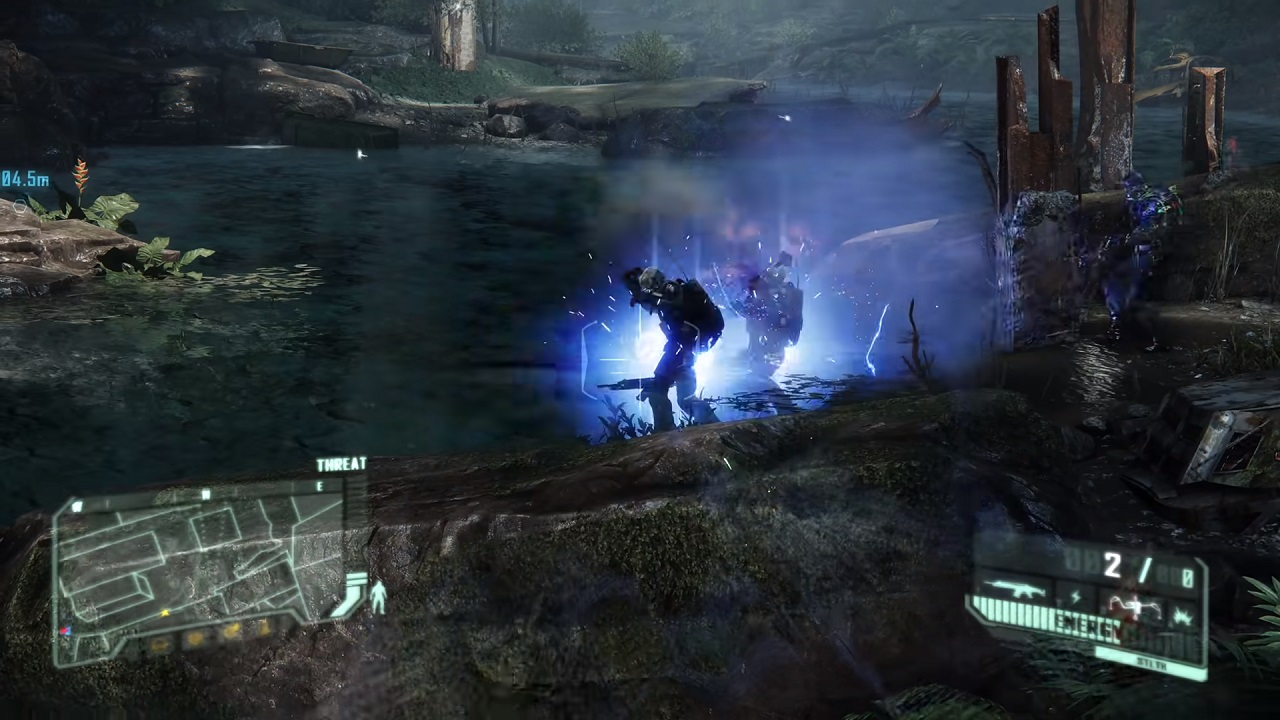Viewport: 1280px width, 720px height.
Task: Toggle the STLTH stealth mode indicator
Action: 1152,662
